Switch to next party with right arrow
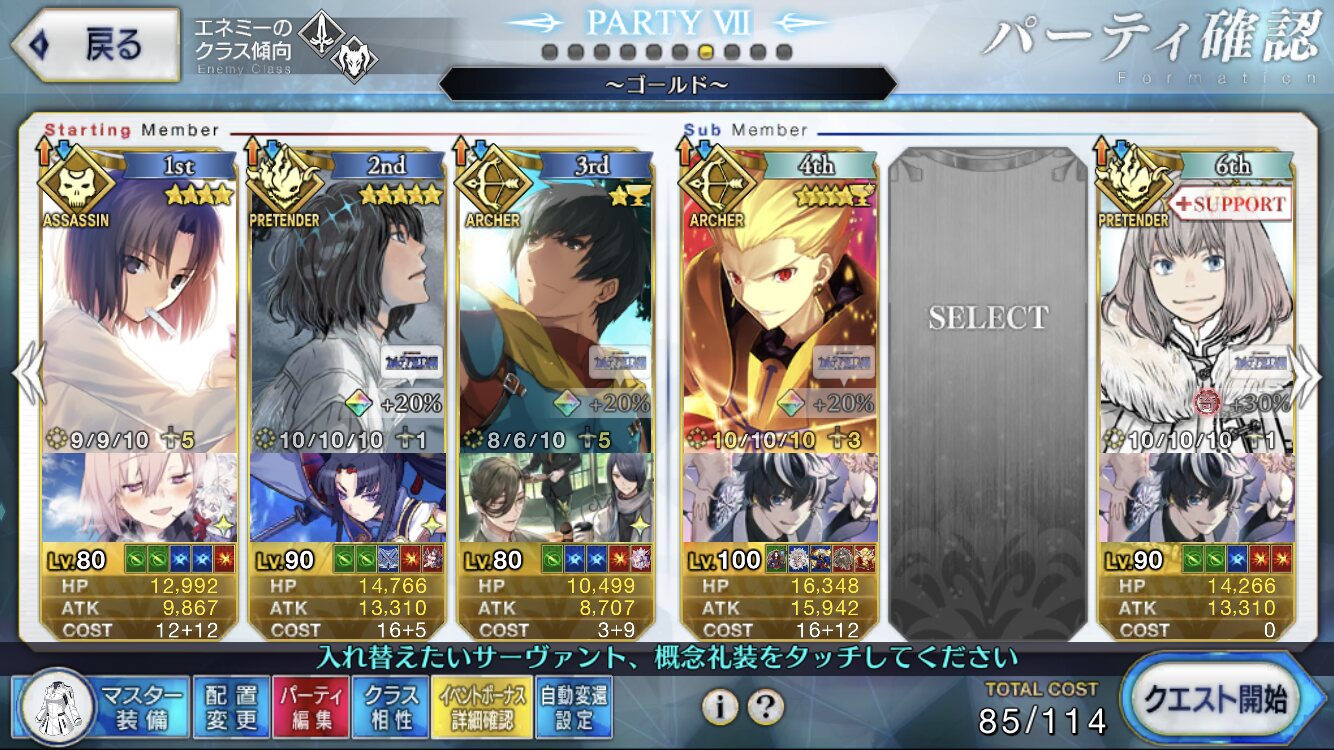Viewport: 1334px width, 750px height. 1308,372
